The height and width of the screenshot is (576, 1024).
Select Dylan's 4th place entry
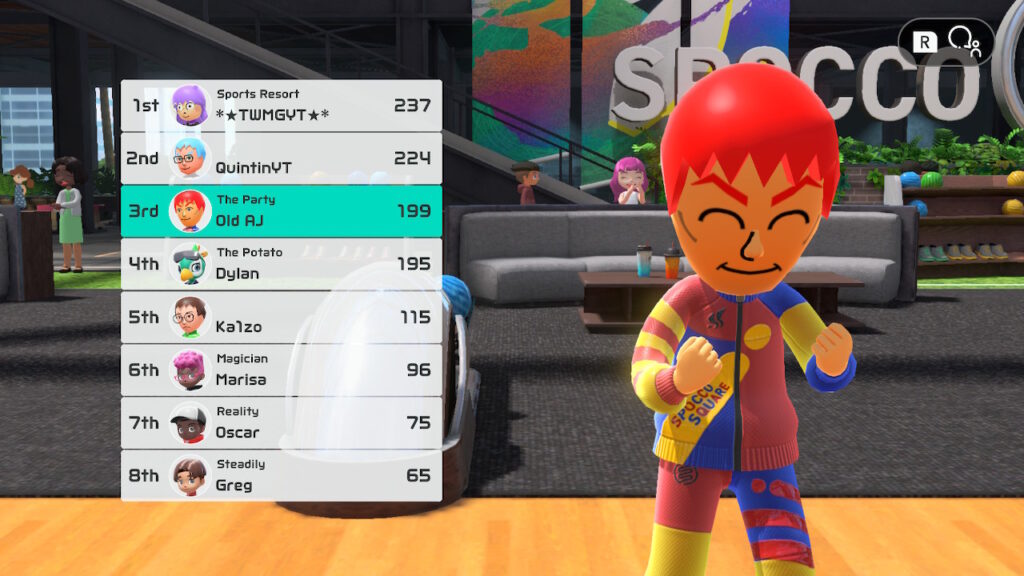coord(281,264)
